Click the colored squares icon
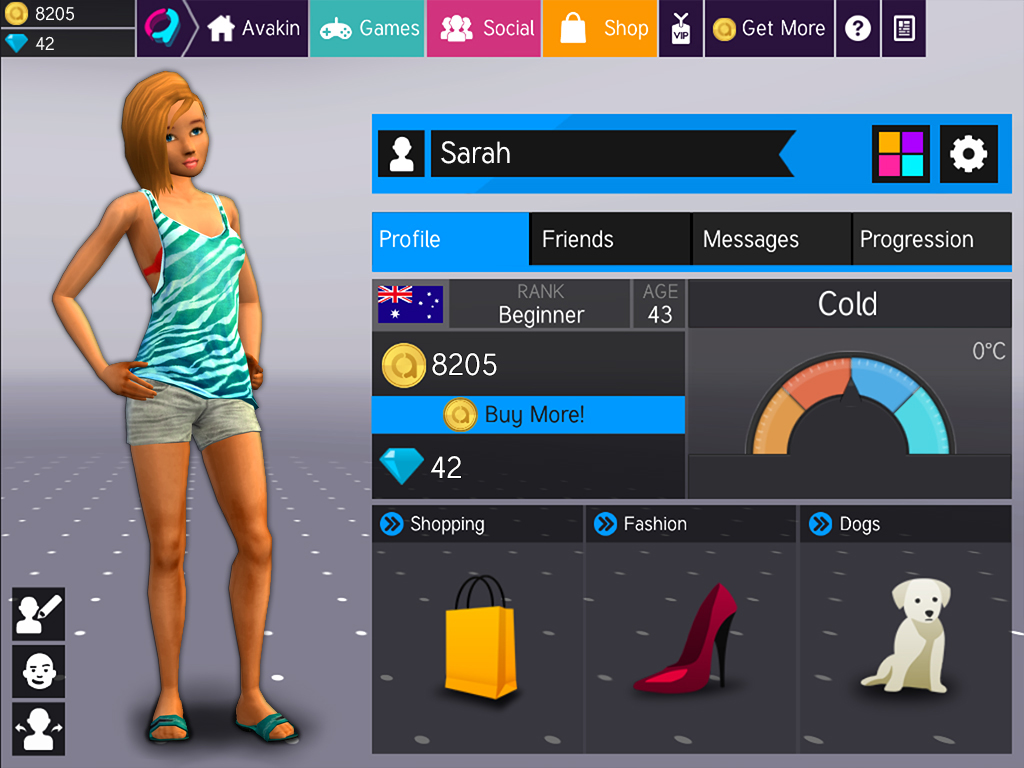 [901, 153]
